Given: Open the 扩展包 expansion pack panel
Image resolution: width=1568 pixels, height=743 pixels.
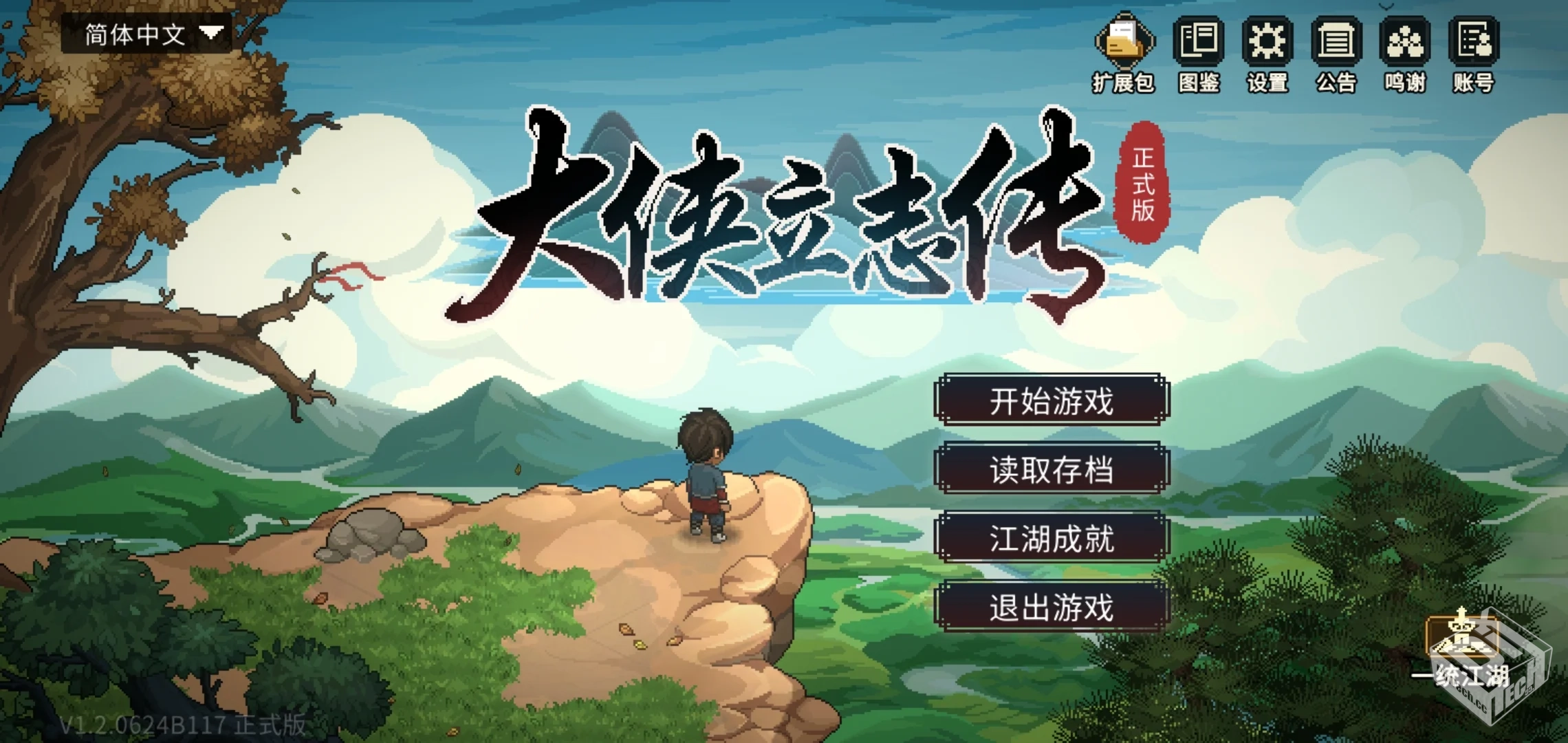Looking at the screenshot, I should click(1126, 43).
